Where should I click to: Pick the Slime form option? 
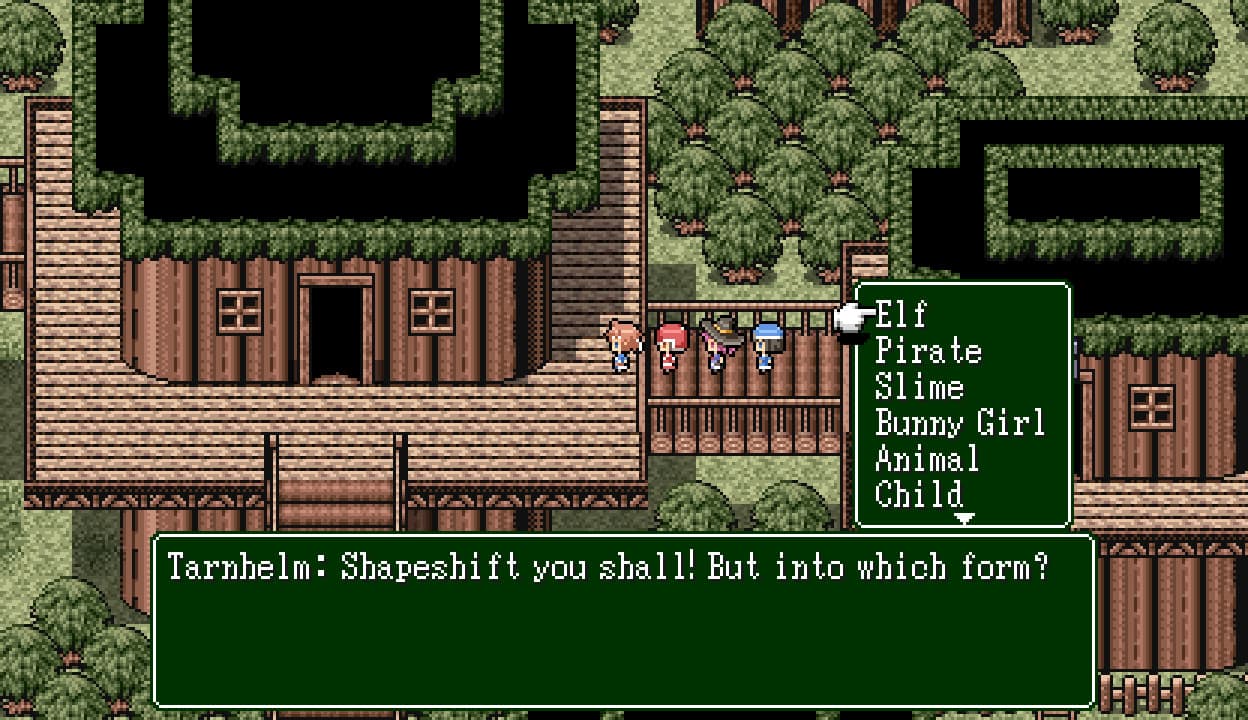pyautogui.click(x=919, y=387)
